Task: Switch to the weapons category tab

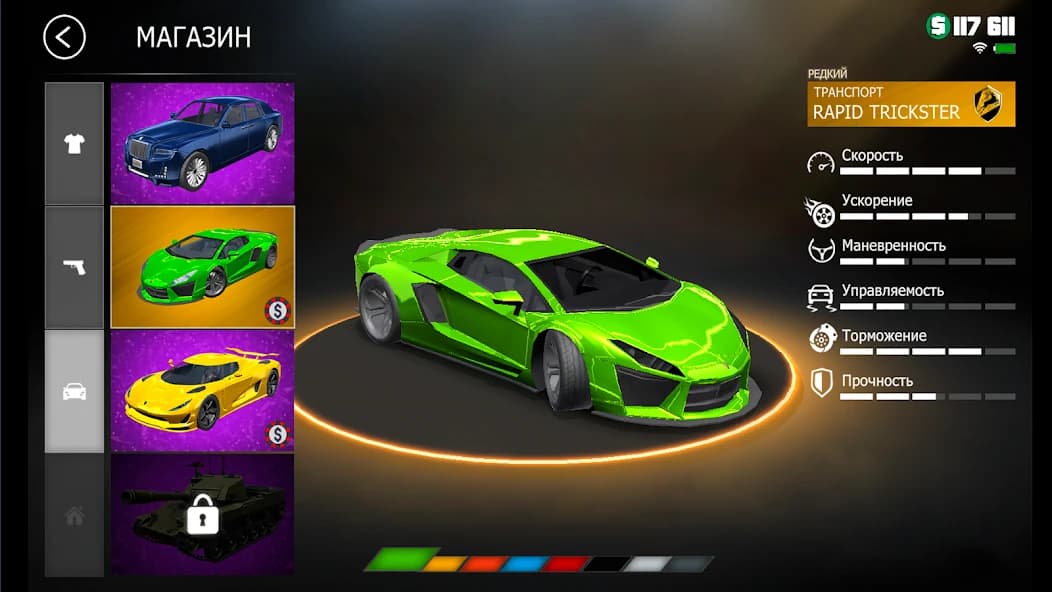Action: 74,267
